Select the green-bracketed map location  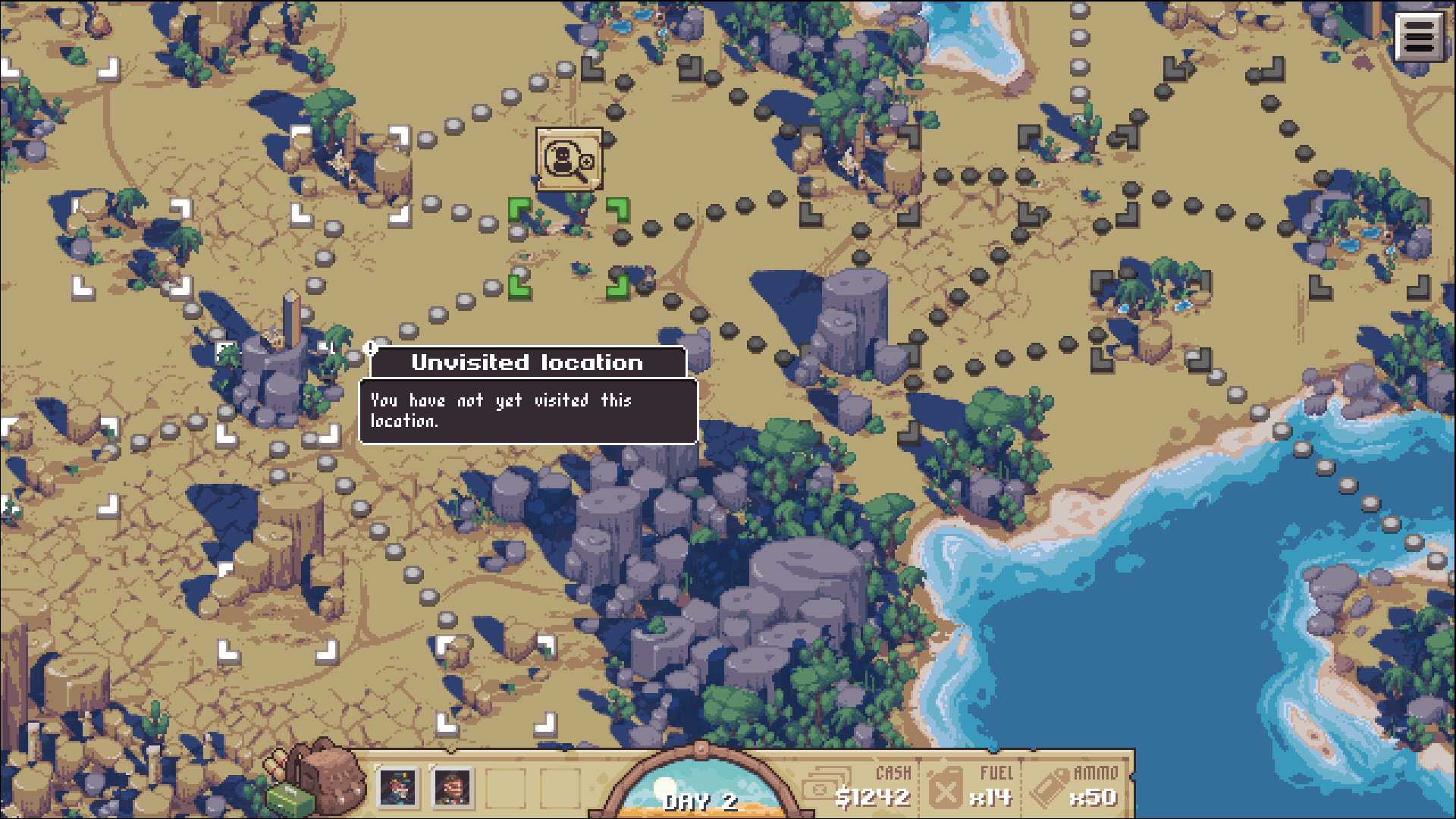click(x=569, y=248)
